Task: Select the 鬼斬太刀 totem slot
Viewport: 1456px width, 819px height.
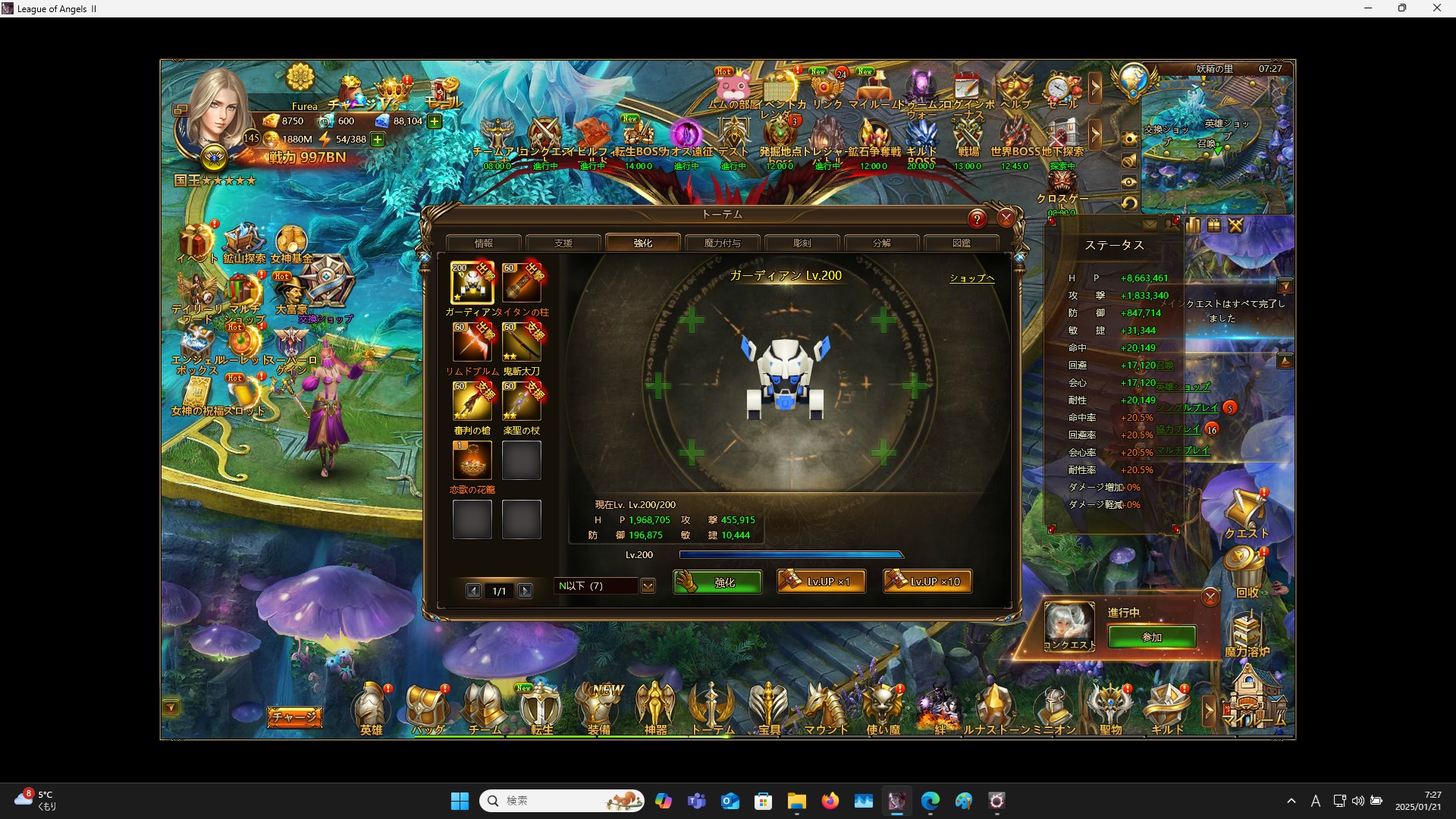Action: tap(521, 342)
